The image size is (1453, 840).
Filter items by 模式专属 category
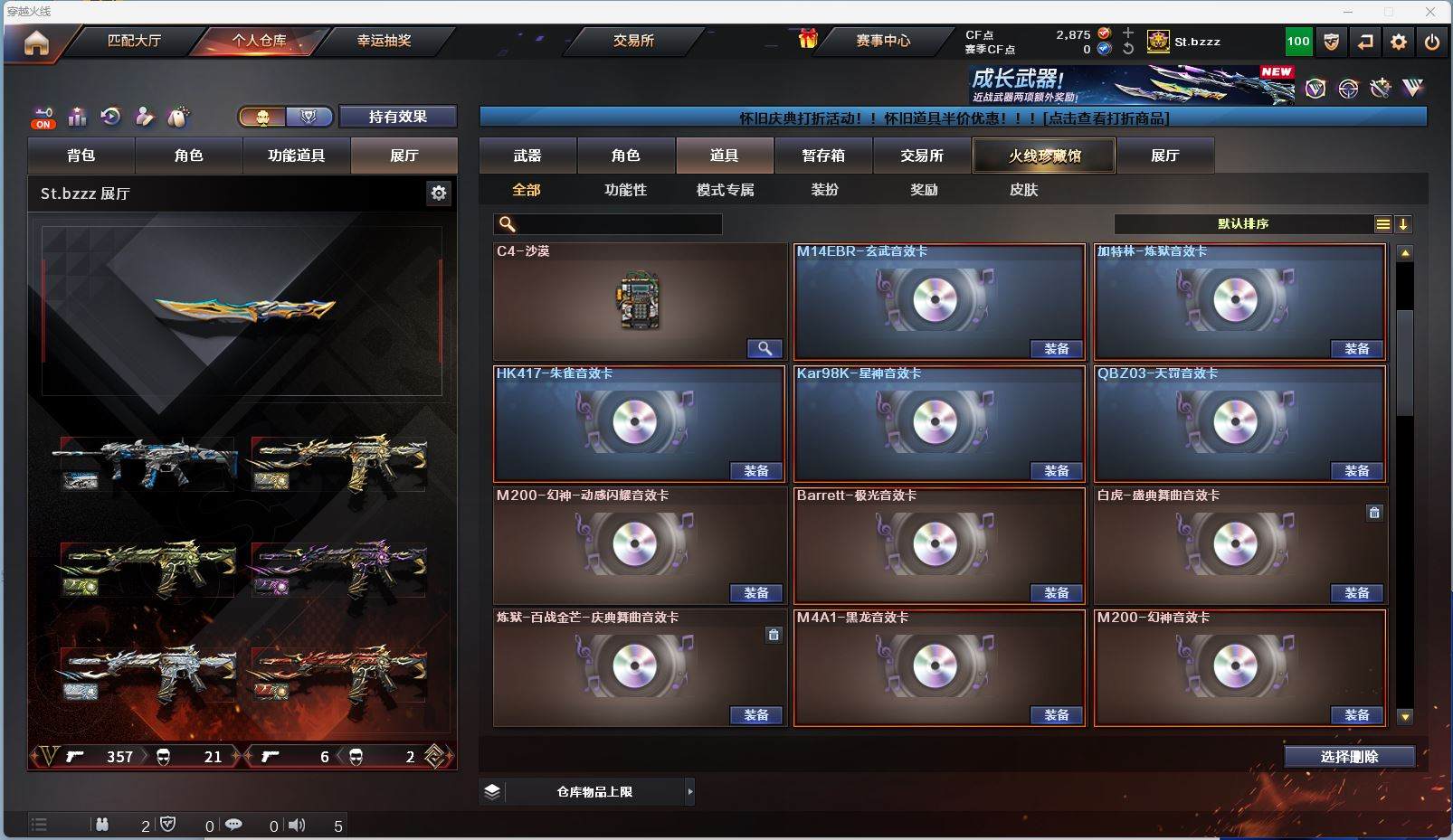[725, 190]
